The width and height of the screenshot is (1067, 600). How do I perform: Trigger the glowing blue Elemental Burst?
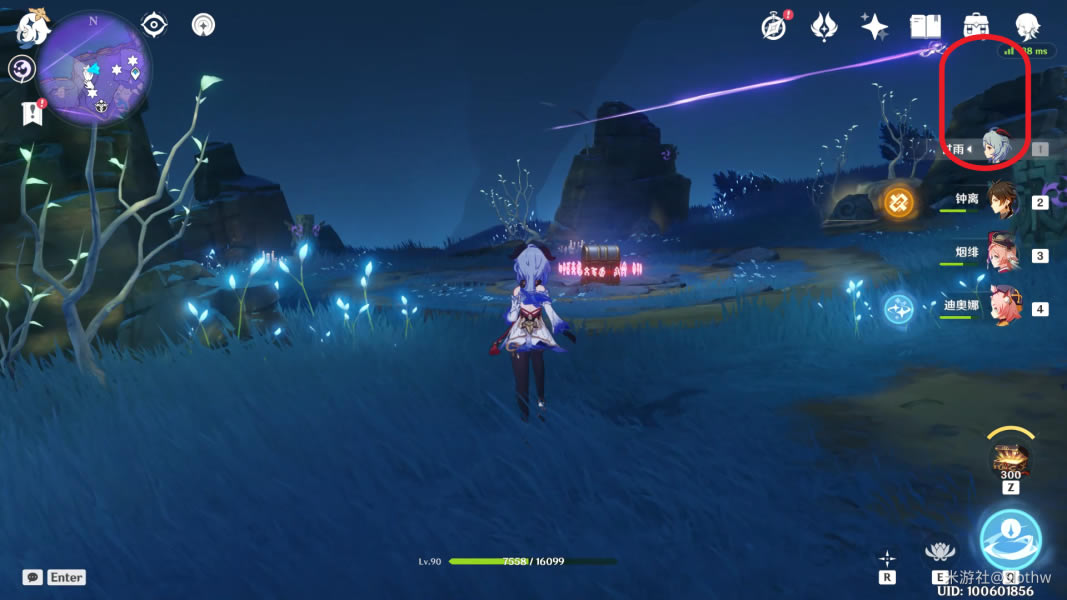click(1010, 539)
